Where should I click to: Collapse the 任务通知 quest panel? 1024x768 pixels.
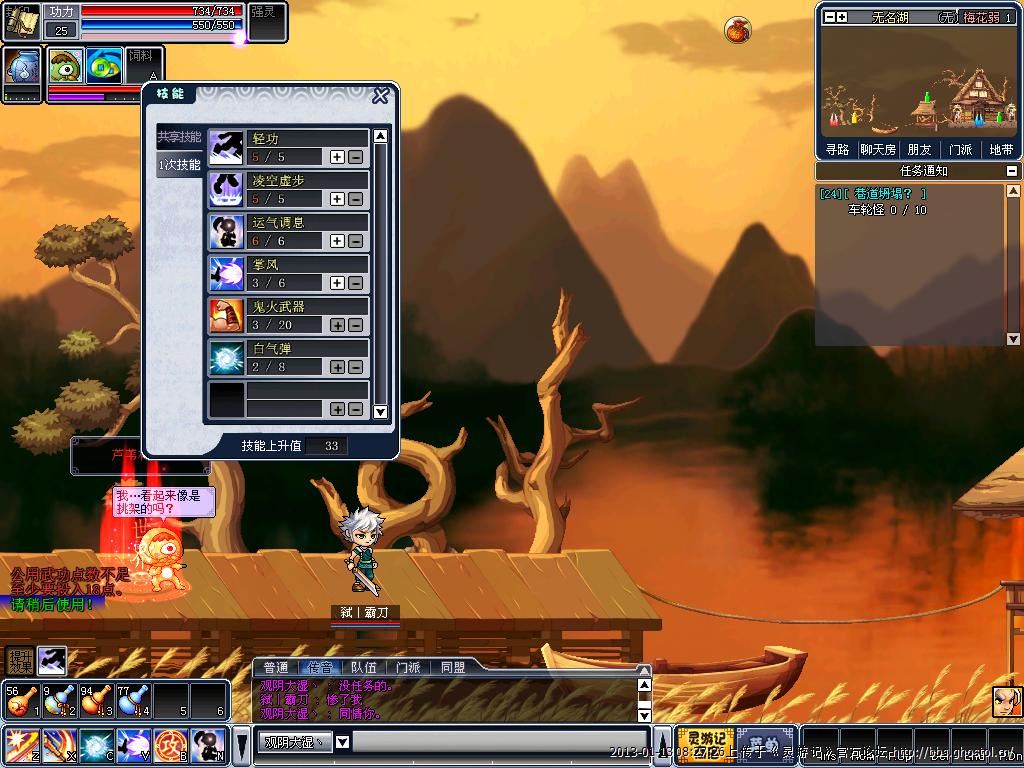tap(1012, 171)
